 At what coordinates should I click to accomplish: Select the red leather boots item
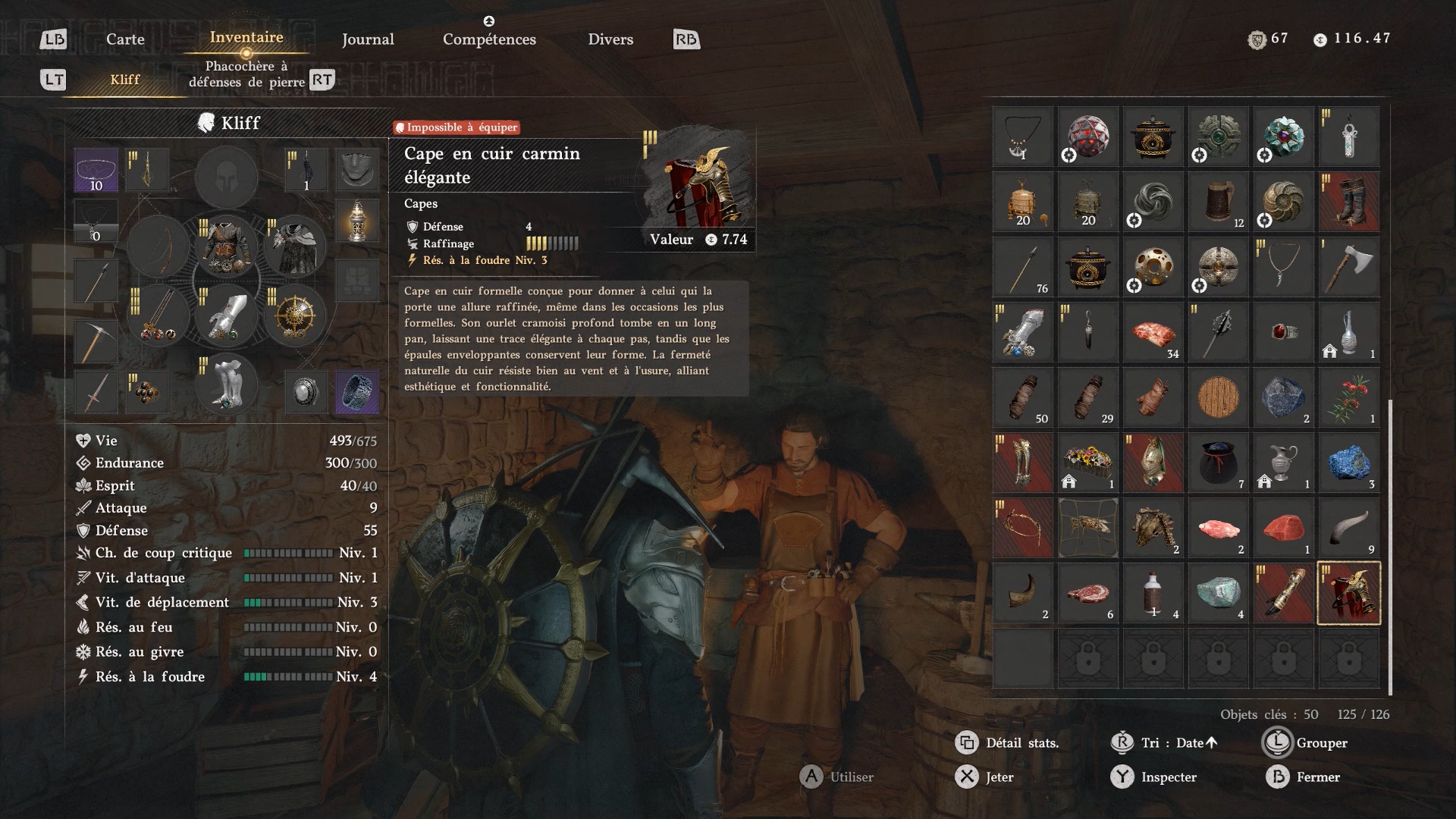coord(1349,202)
